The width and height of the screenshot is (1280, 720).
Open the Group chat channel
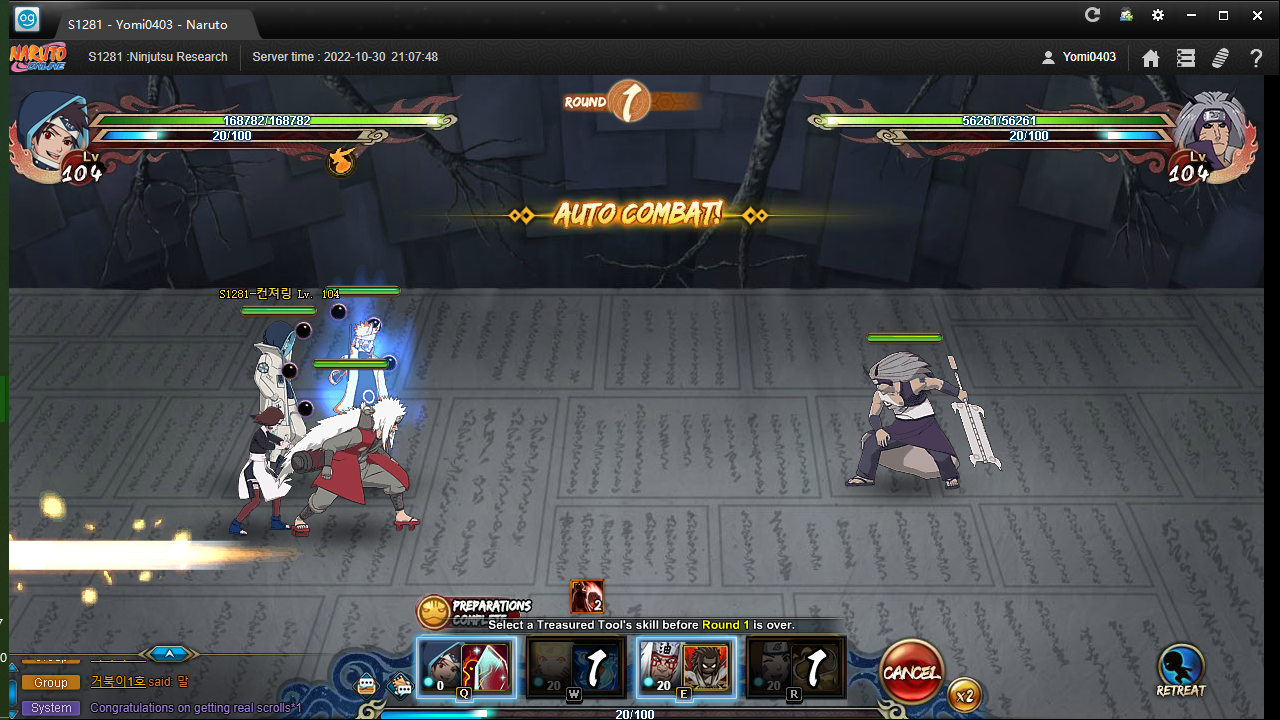[x=51, y=682]
